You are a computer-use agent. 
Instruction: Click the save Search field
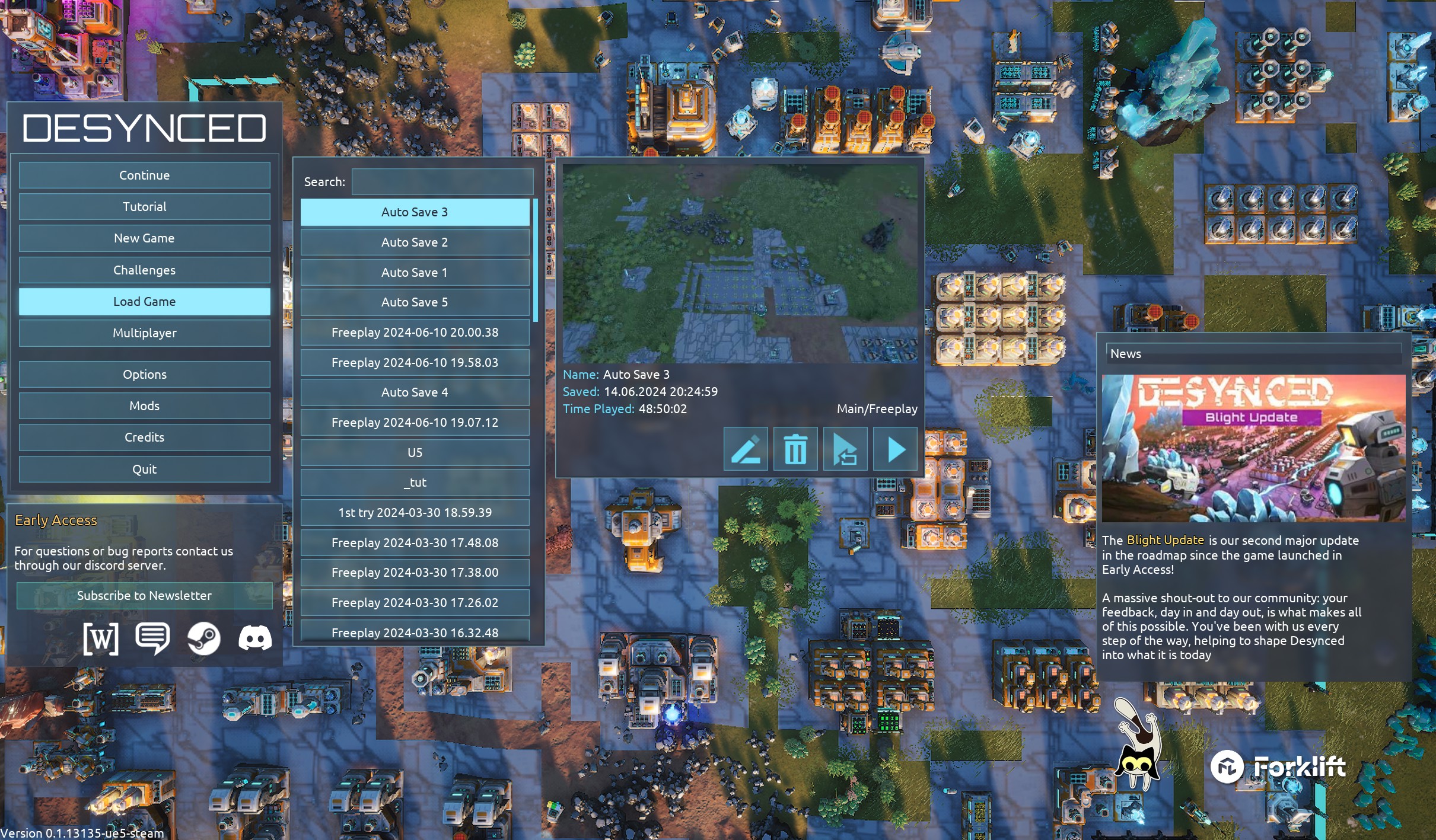(442, 182)
